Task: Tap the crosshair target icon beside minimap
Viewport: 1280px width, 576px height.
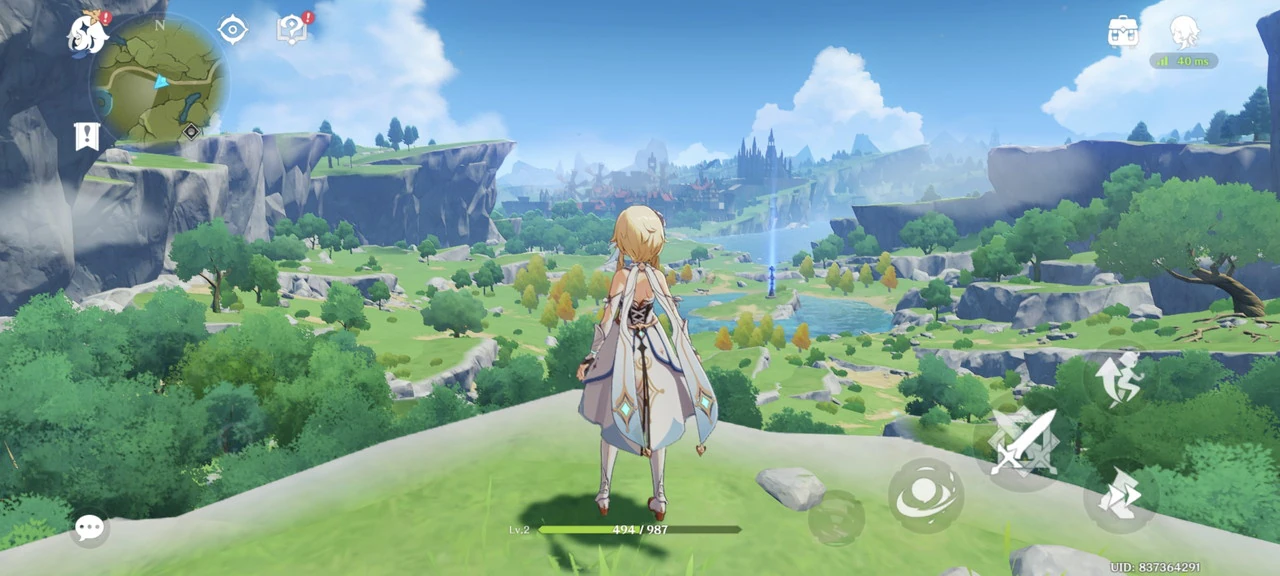Action: point(232,30)
